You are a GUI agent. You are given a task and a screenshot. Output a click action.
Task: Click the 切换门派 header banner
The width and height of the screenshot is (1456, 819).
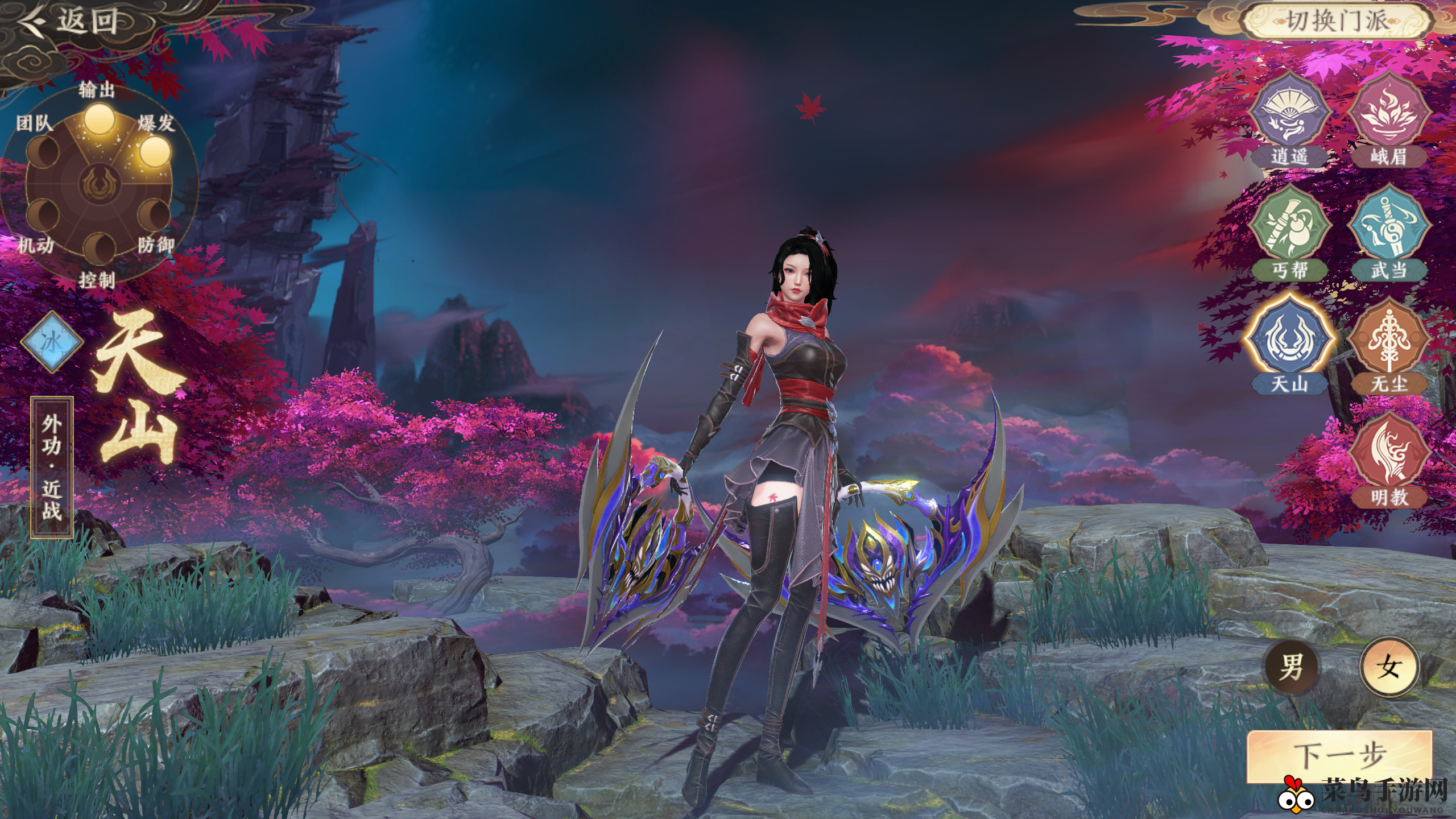(1337, 22)
